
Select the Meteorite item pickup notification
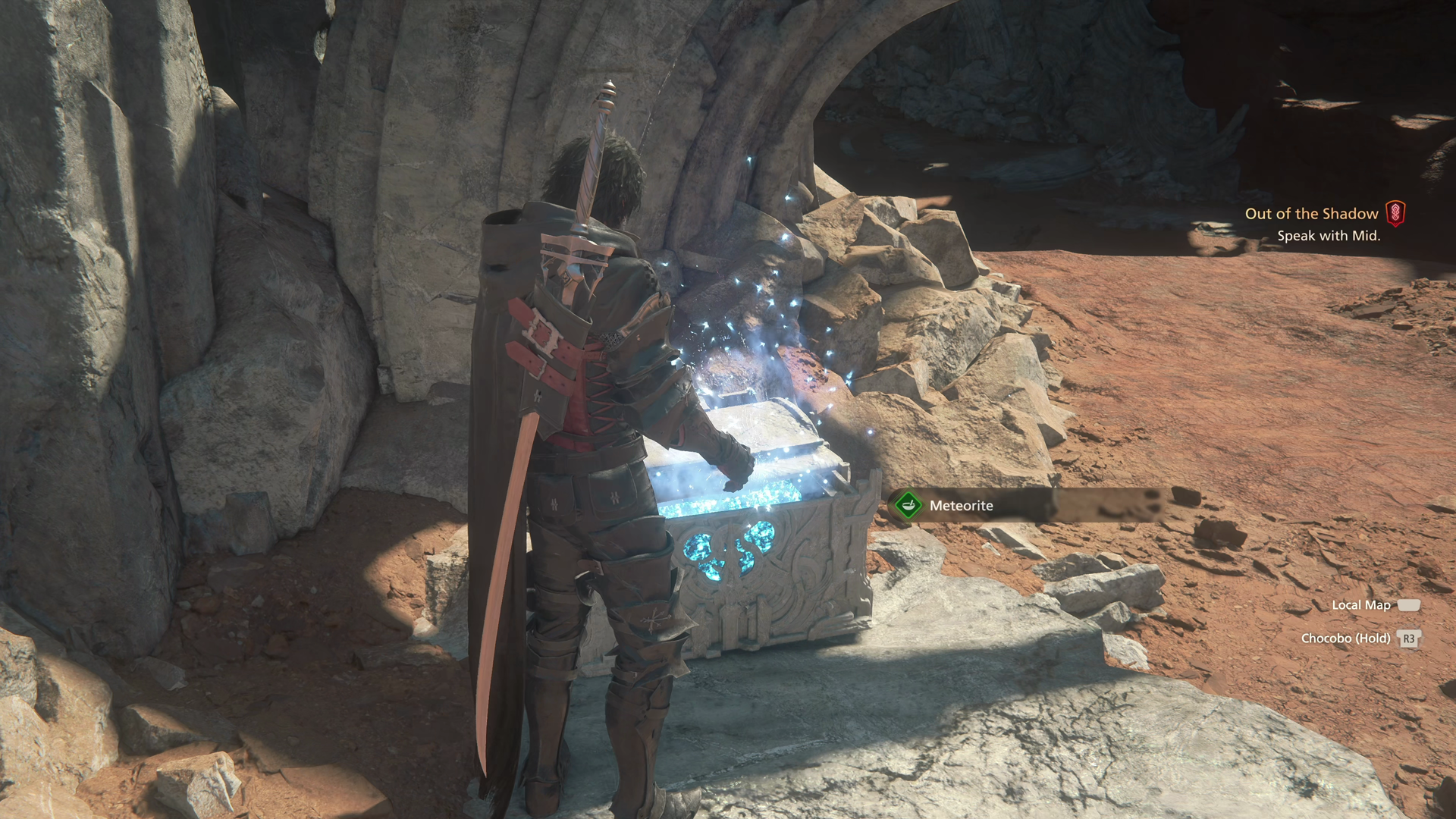961,506
